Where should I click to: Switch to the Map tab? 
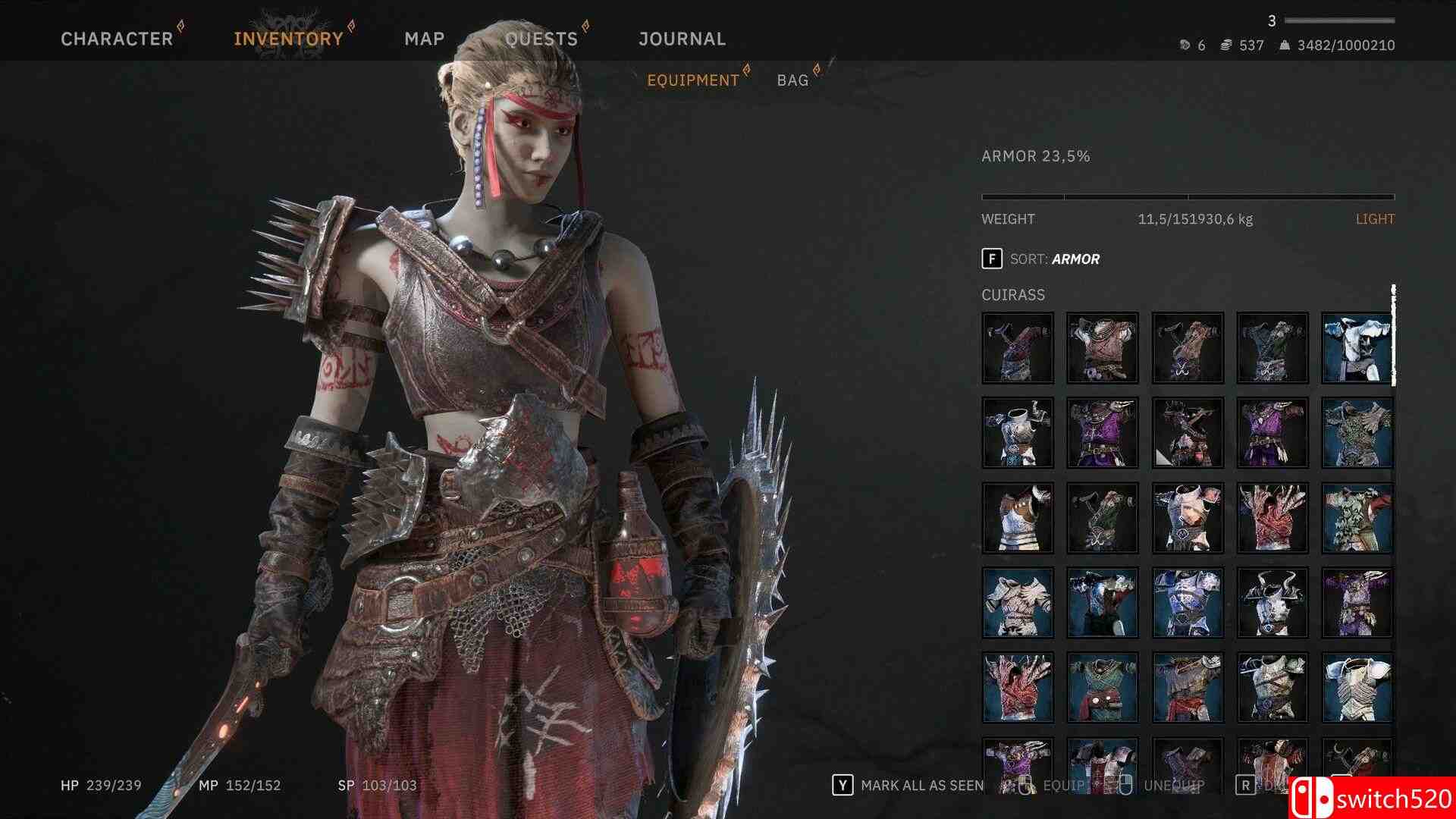pyautogui.click(x=425, y=39)
